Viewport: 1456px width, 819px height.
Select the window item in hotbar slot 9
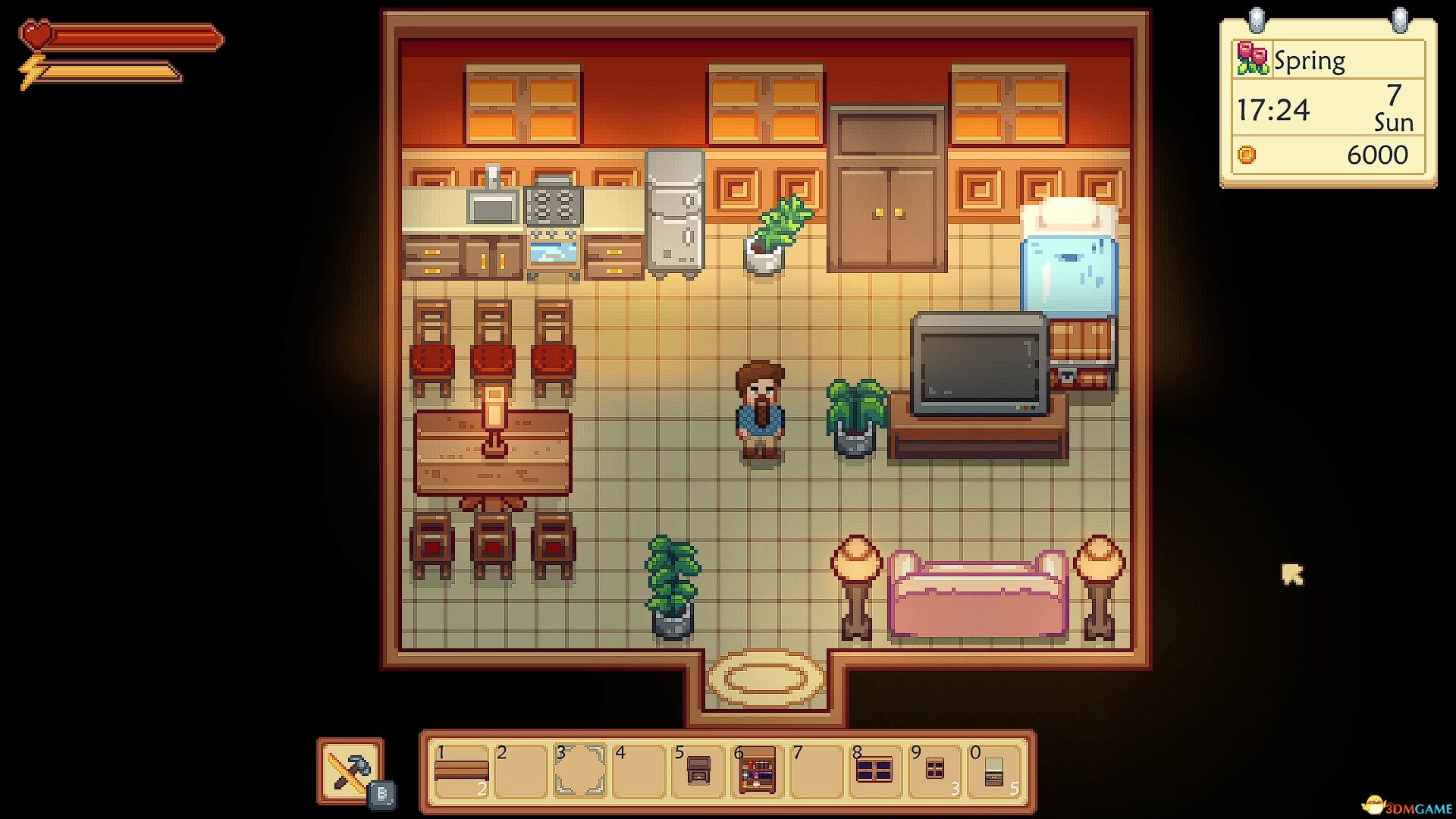936,768
